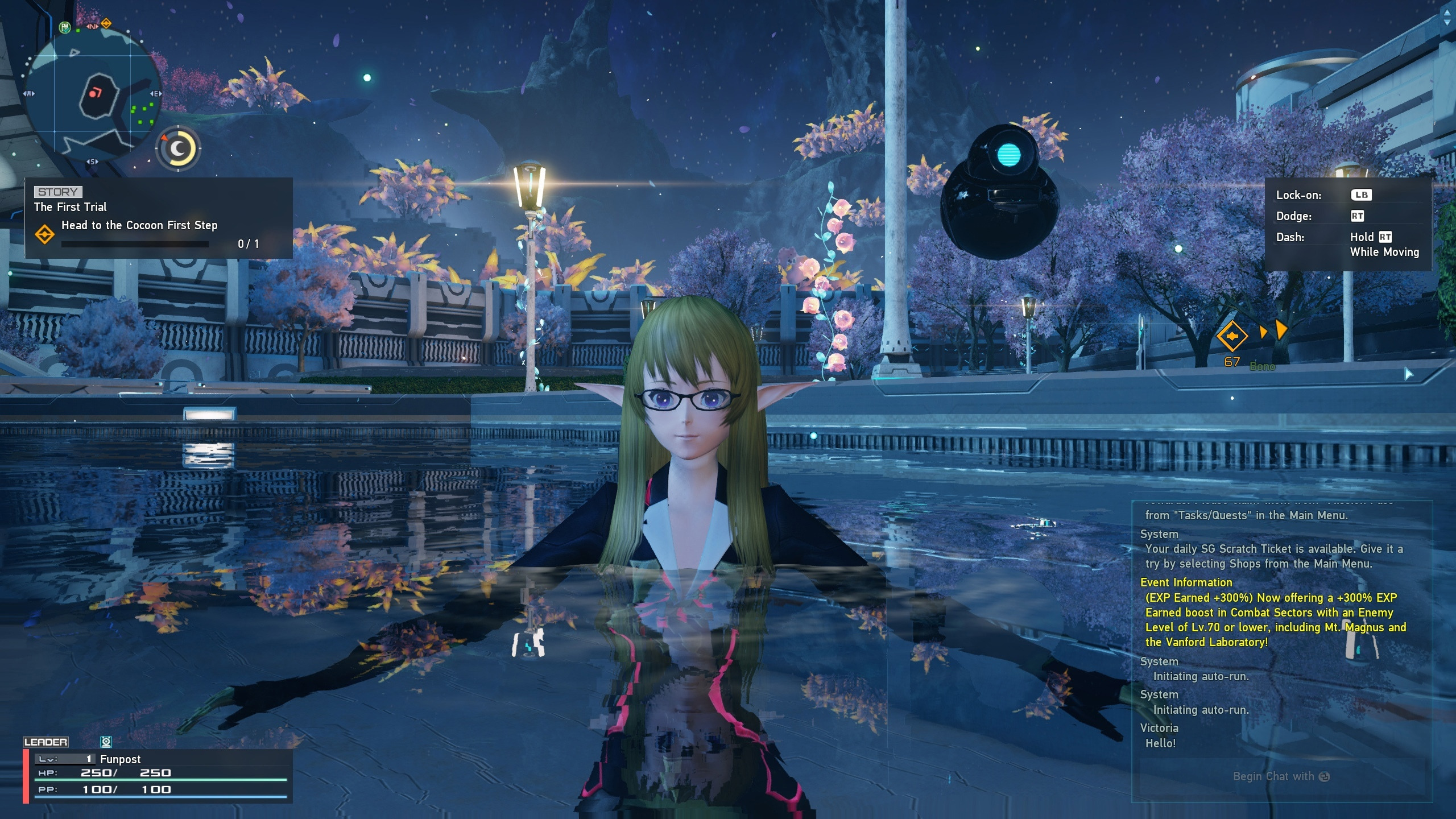Select The First Trial story tracker
This screenshot has width=1456, height=819.
[x=158, y=218]
